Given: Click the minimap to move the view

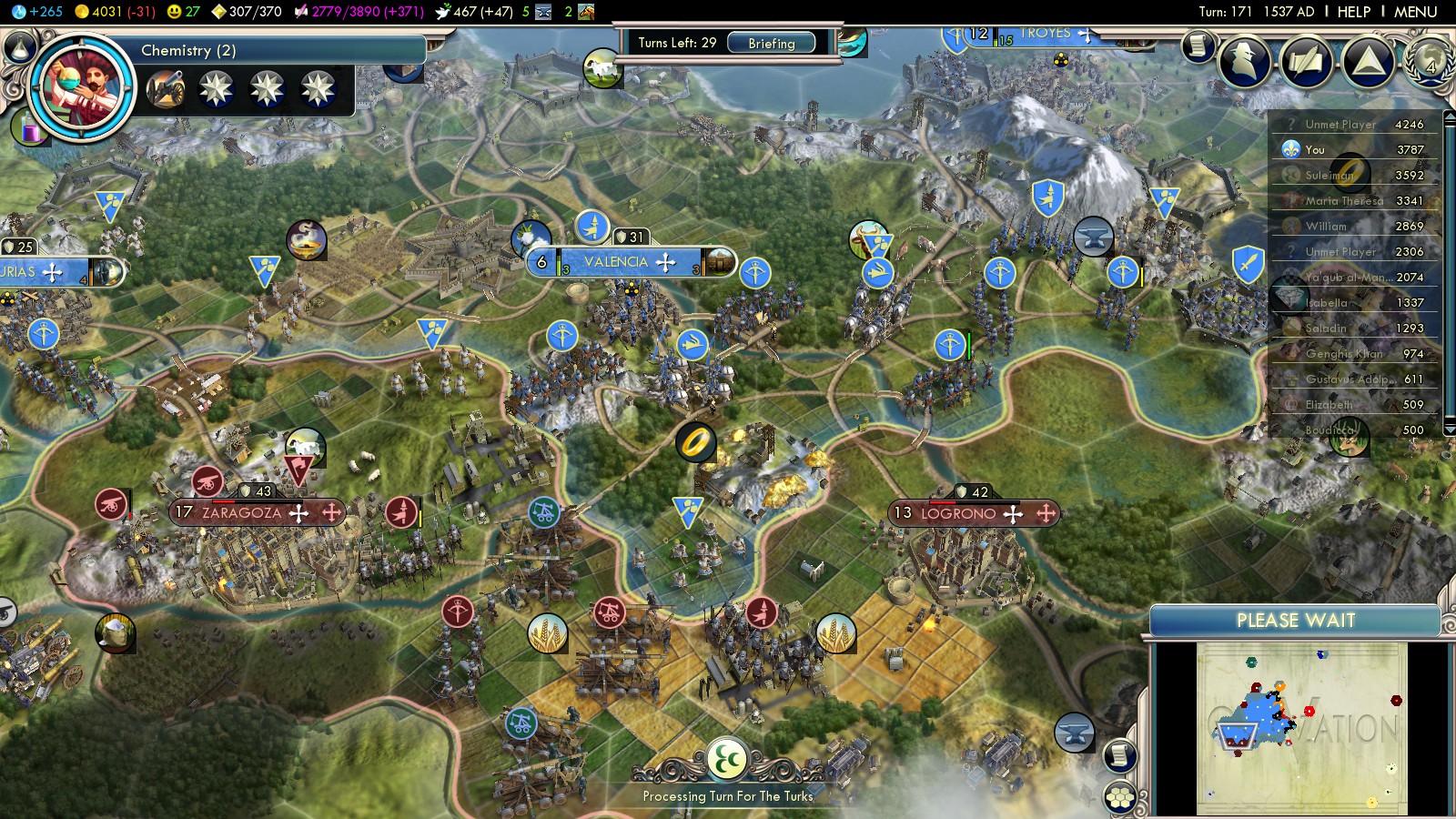Looking at the screenshot, I should pos(1301,728).
